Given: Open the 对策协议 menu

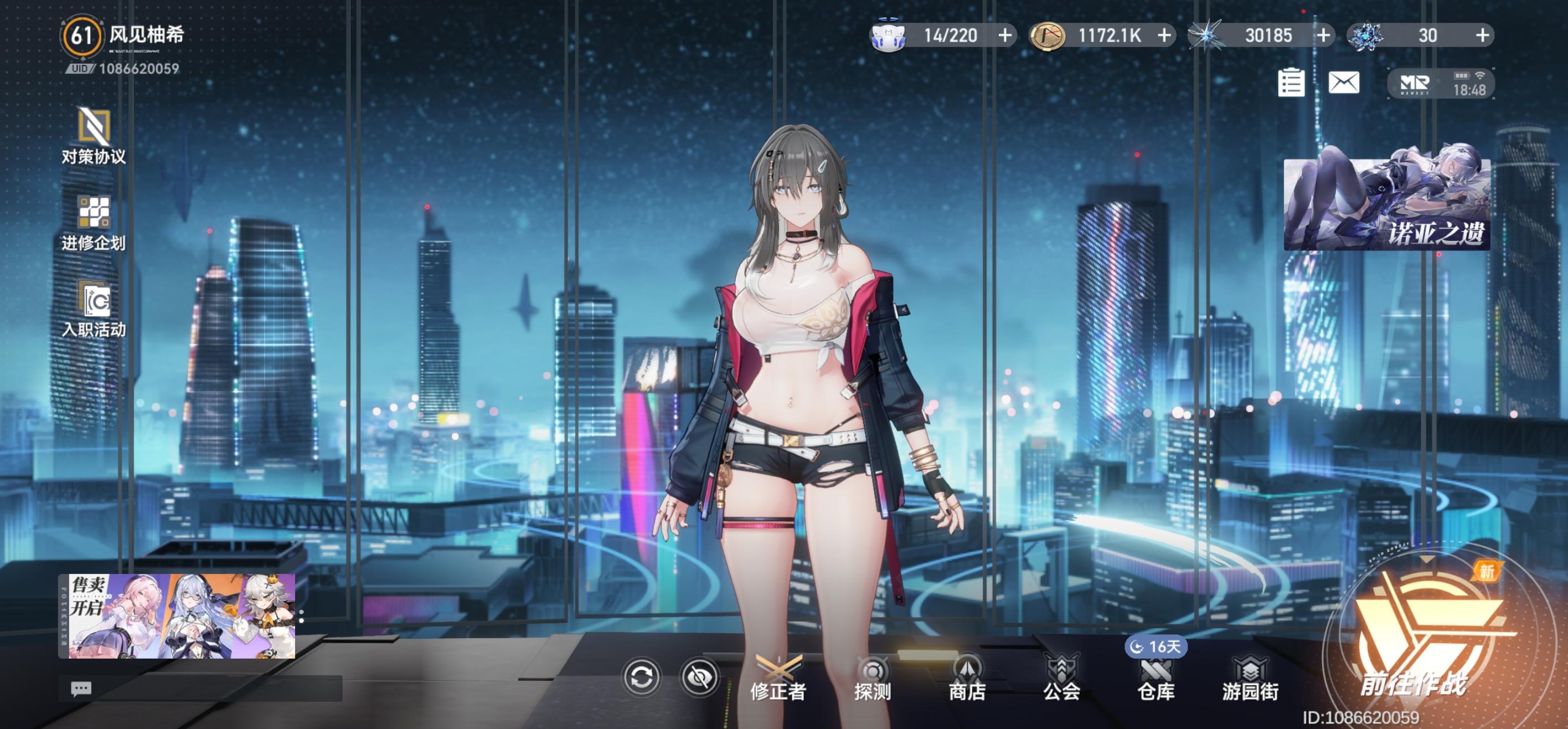Looking at the screenshot, I should (x=94, y=136).
